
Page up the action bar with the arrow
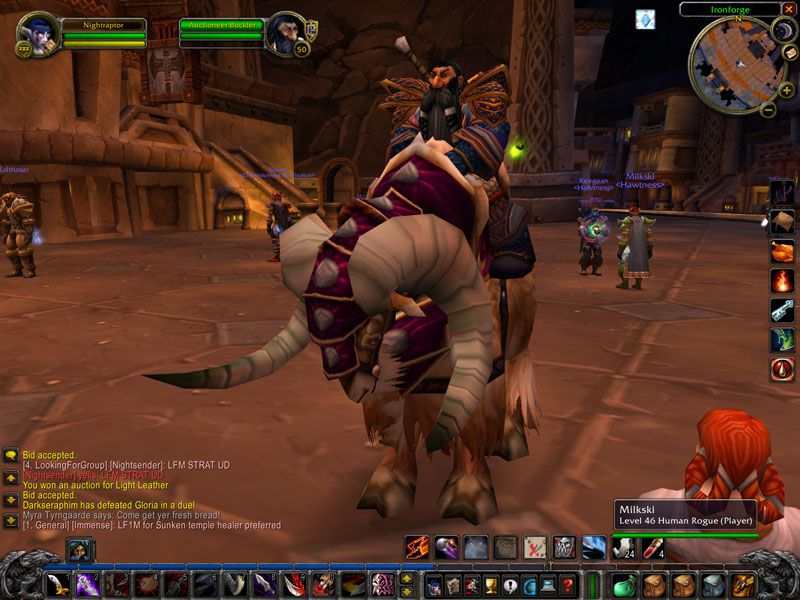click(x=407, y=578)
